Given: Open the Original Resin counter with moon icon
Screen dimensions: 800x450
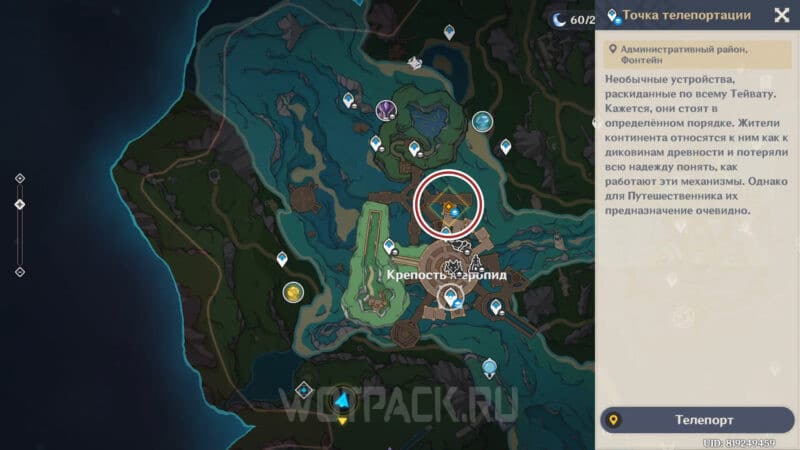Looking at the screenshot, I should point(570,18).
